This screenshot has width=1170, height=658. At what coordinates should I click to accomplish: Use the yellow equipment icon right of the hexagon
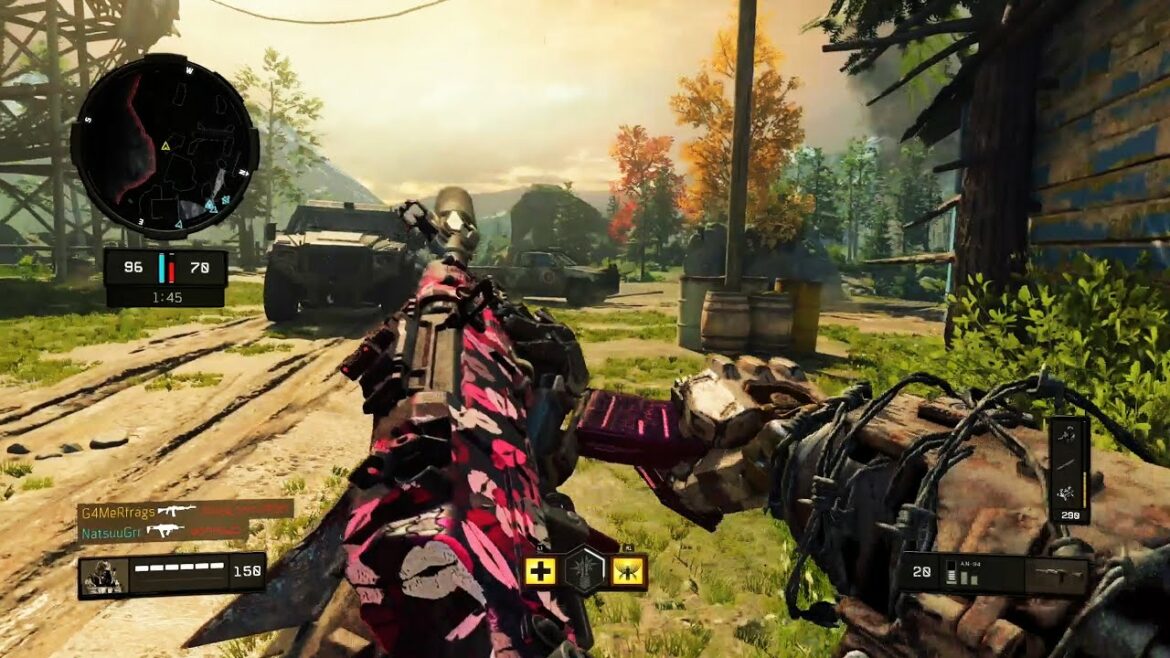pyautogui.click(x=630, y=572)
